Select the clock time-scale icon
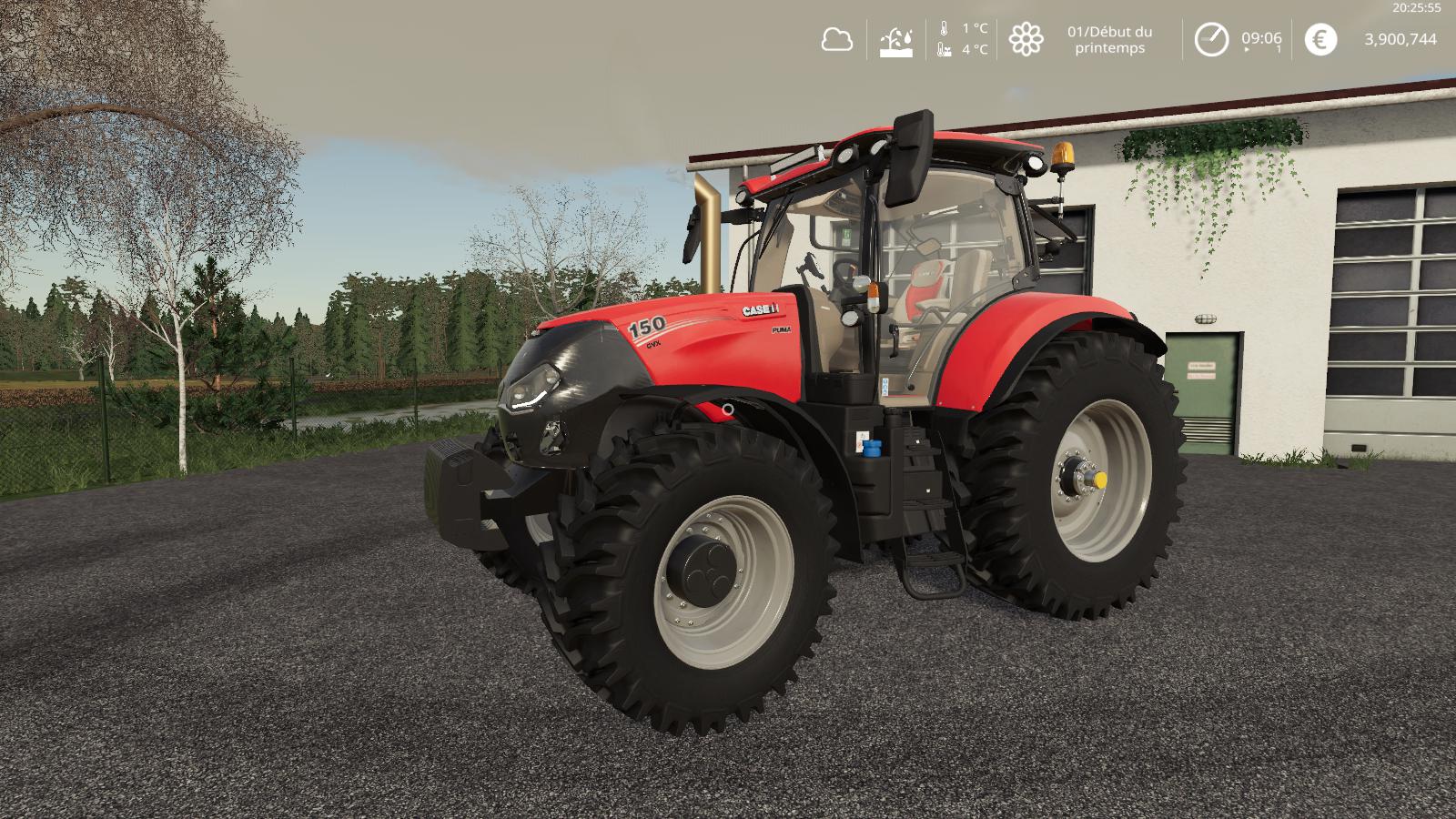 tap(1210, 39)
